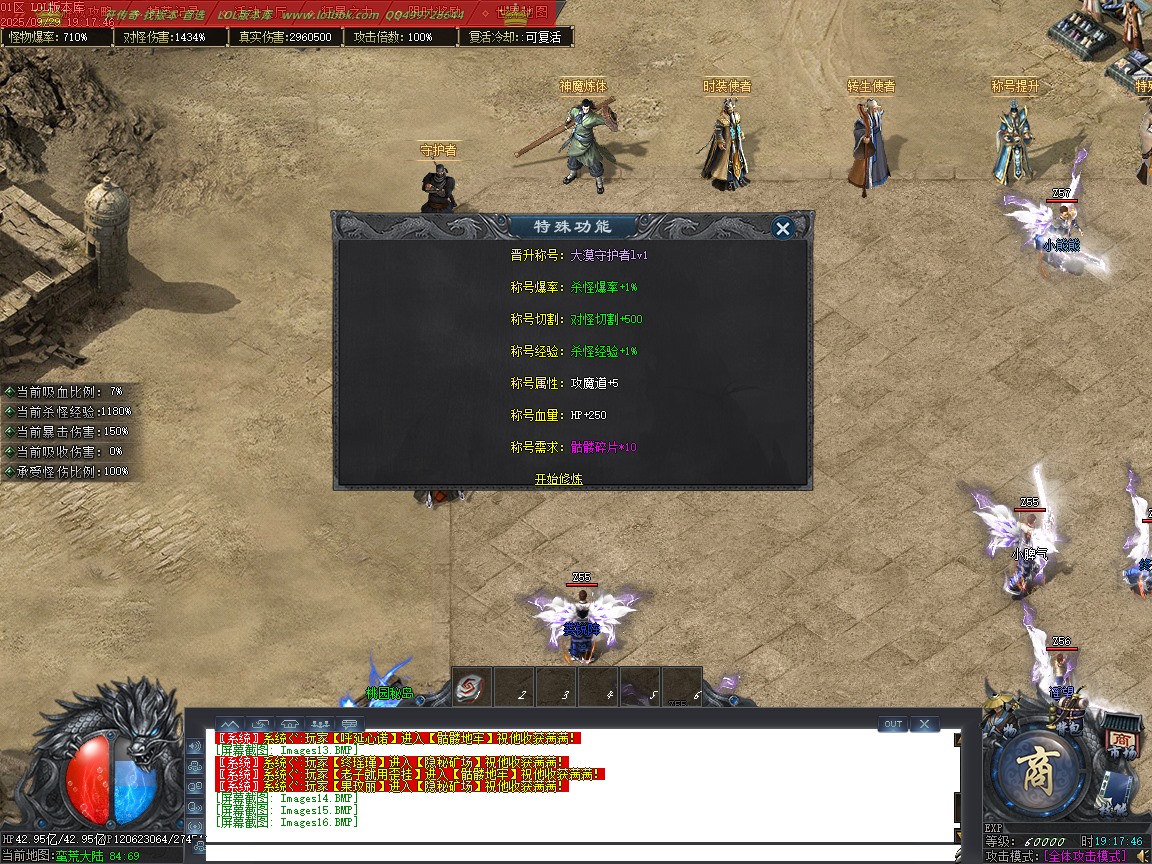Select the first chat channel tab icon
1152x864 pixels.
230,724
